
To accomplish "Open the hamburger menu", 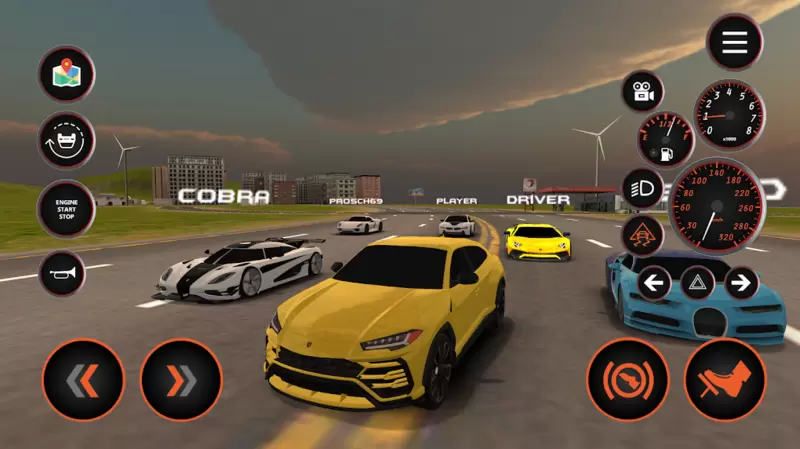I will point(735,42).
